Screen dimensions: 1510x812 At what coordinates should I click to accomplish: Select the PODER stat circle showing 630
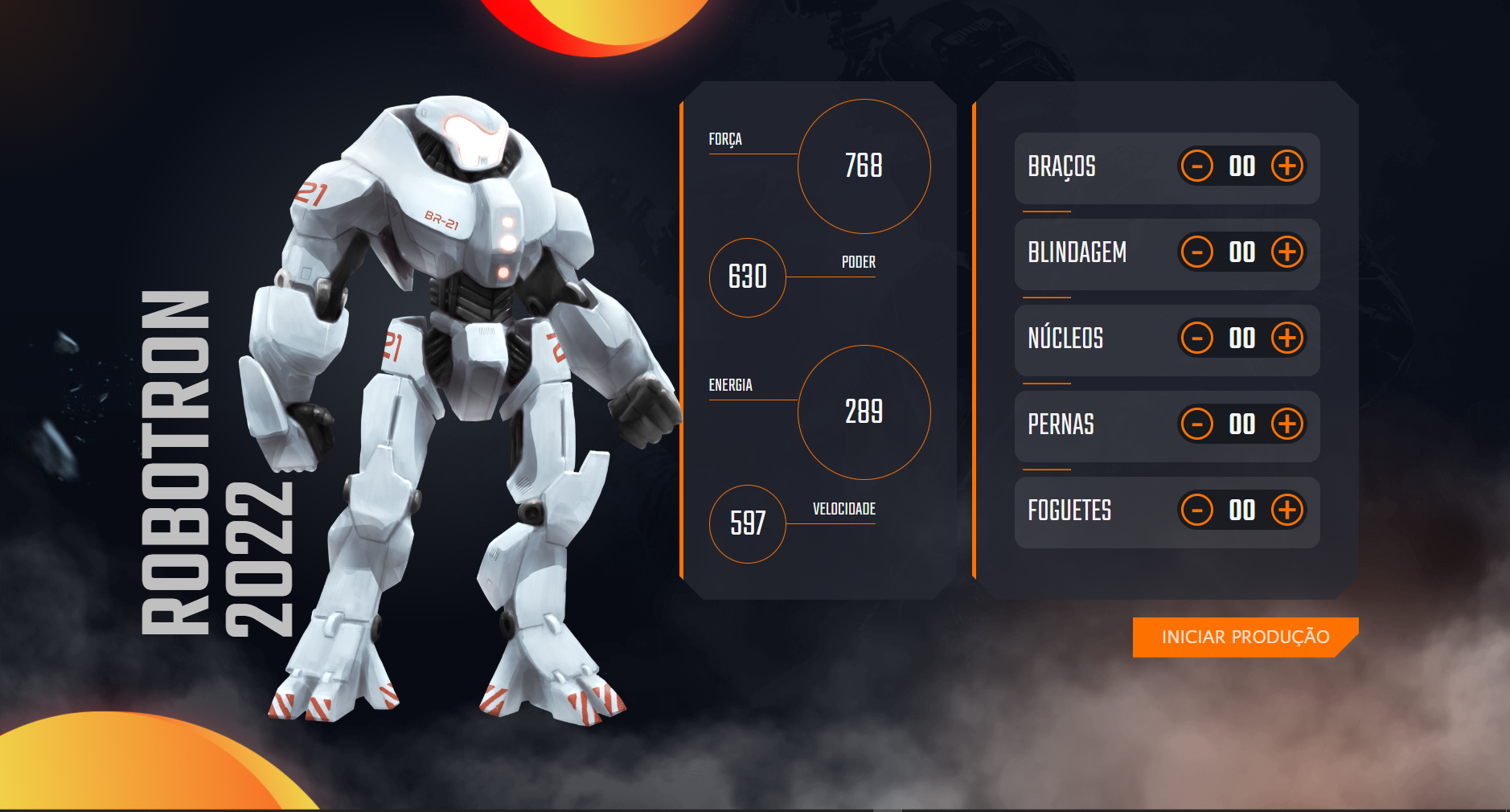point(747,277)
